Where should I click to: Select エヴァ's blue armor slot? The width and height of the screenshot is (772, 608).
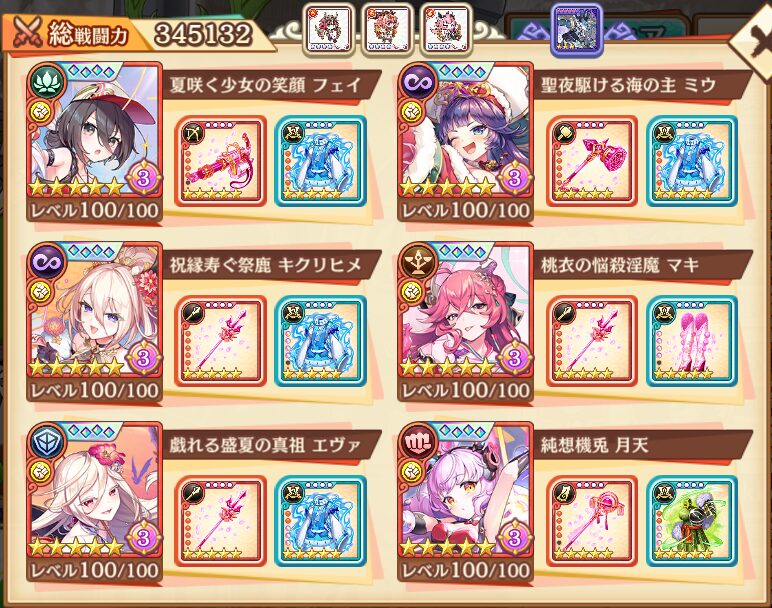(320, 520)
